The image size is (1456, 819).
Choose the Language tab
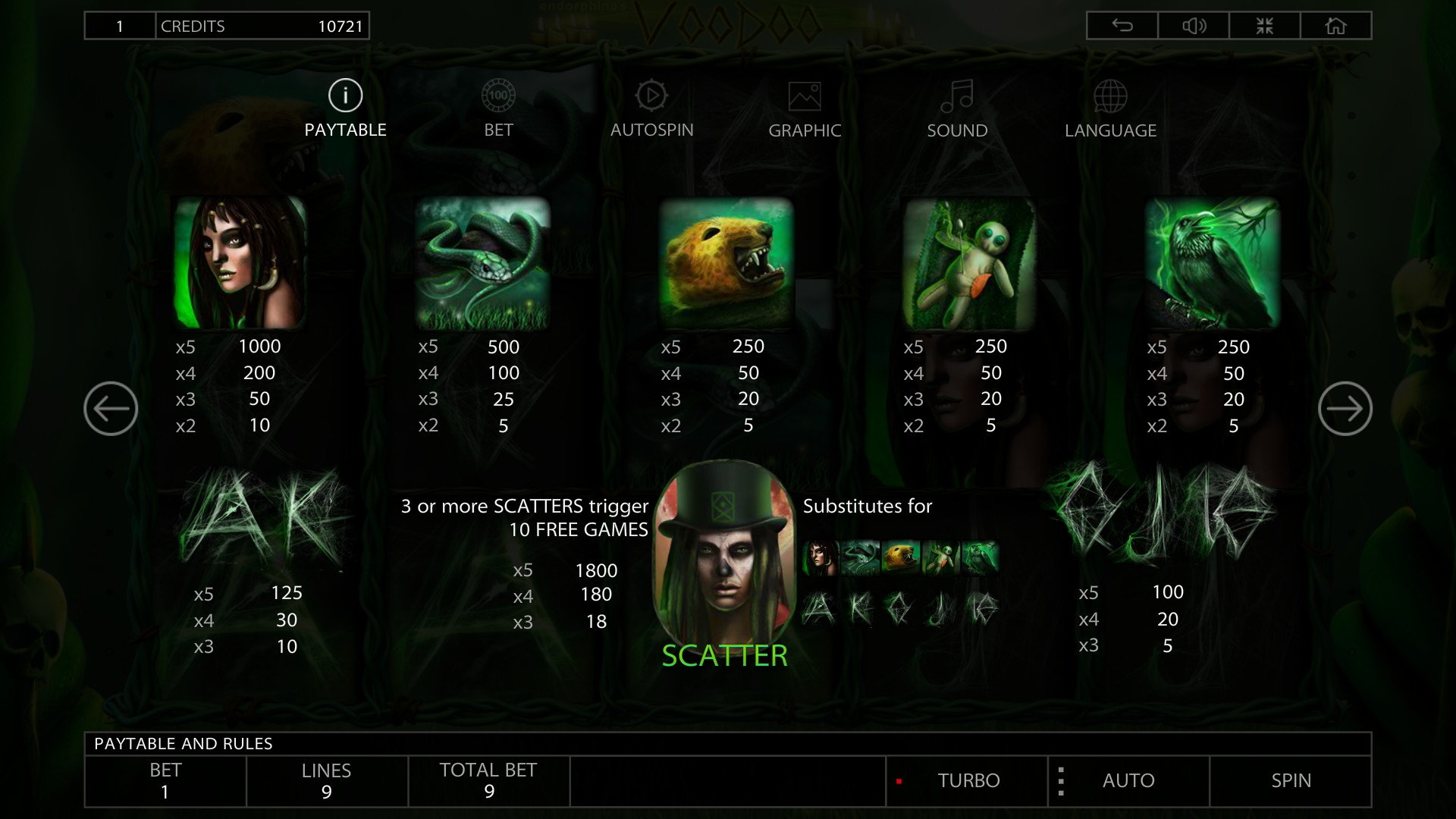coord(1110,108)
